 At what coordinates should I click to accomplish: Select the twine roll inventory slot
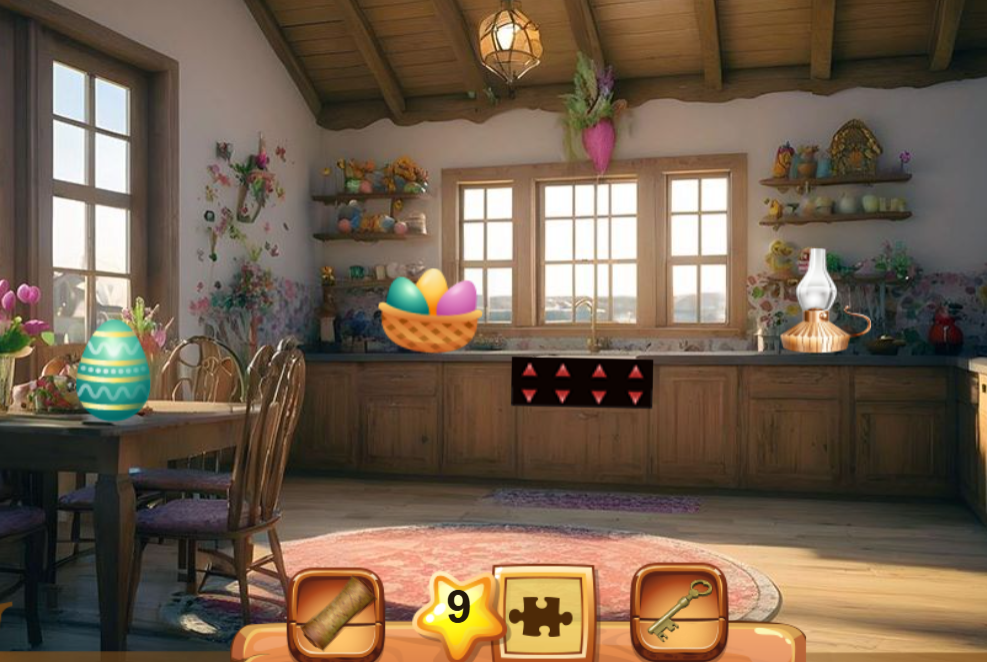tap(336, 612)
